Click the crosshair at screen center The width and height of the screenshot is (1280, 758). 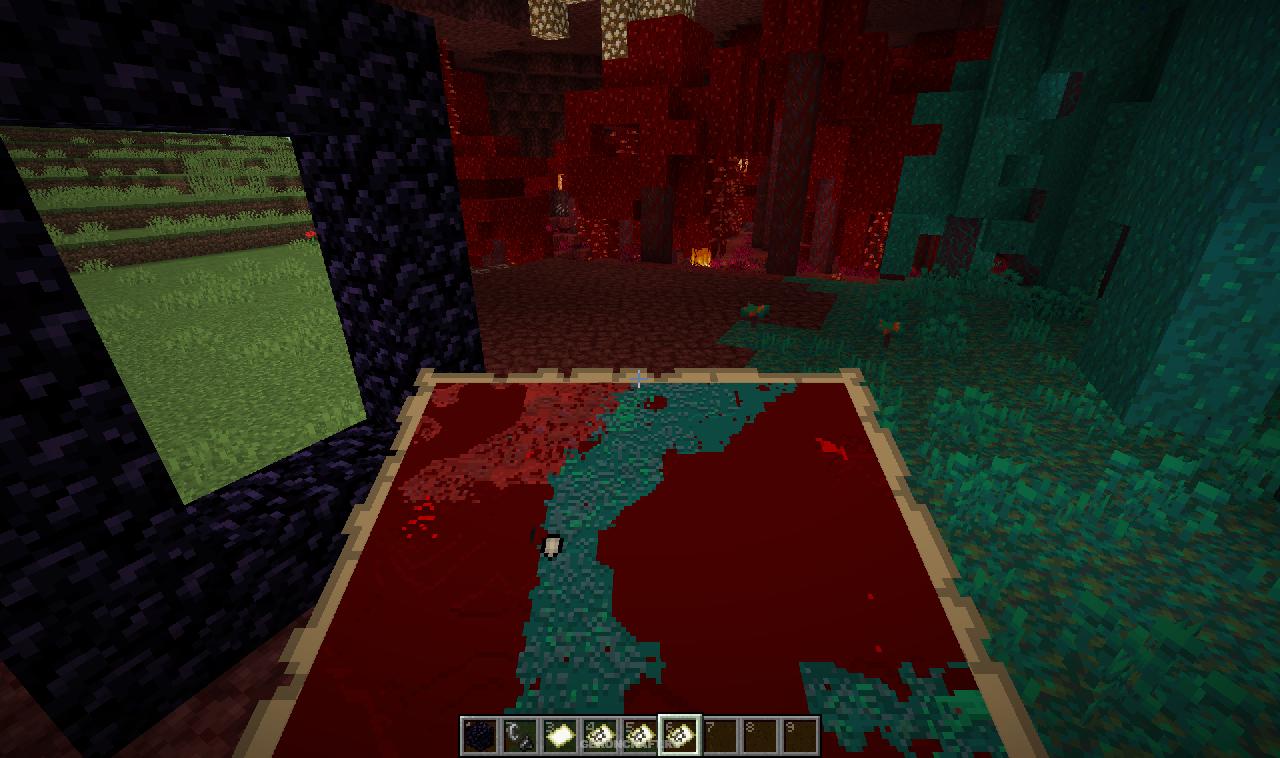pos(640,379)
